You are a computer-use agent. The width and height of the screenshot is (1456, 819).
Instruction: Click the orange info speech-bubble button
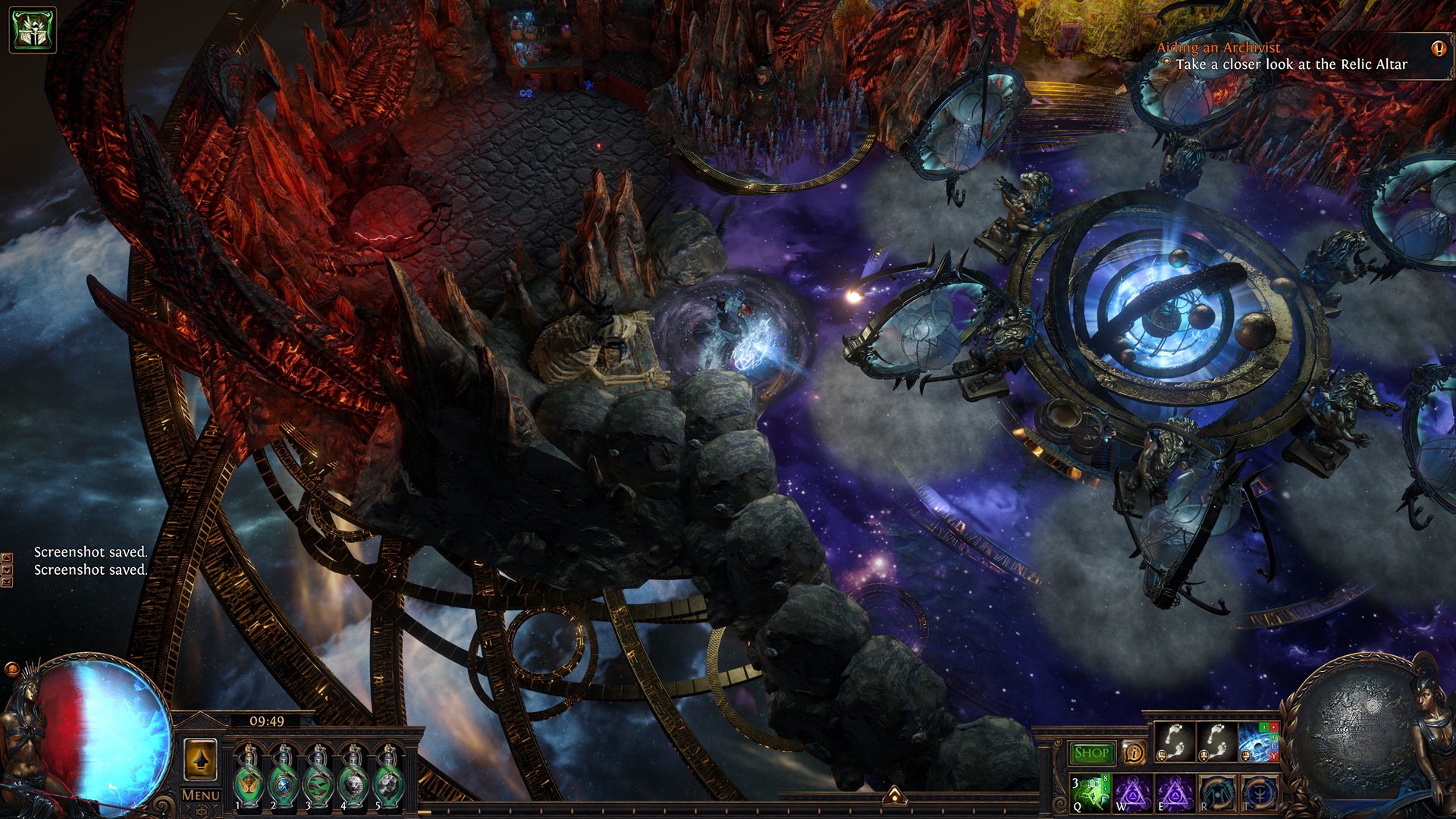[x=1134, y=753]
